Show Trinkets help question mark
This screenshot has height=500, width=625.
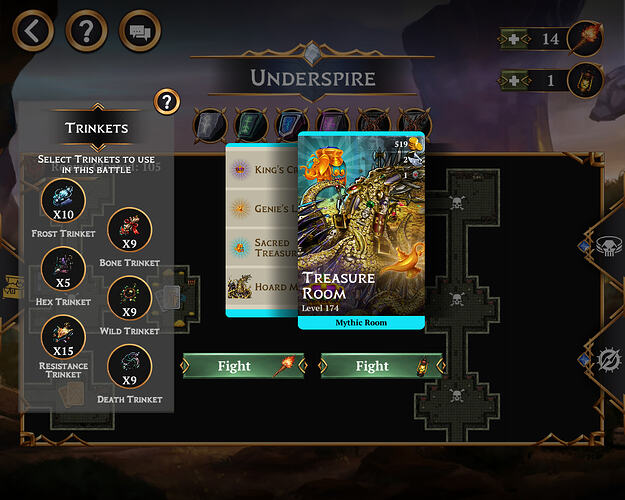click(167, 101)
